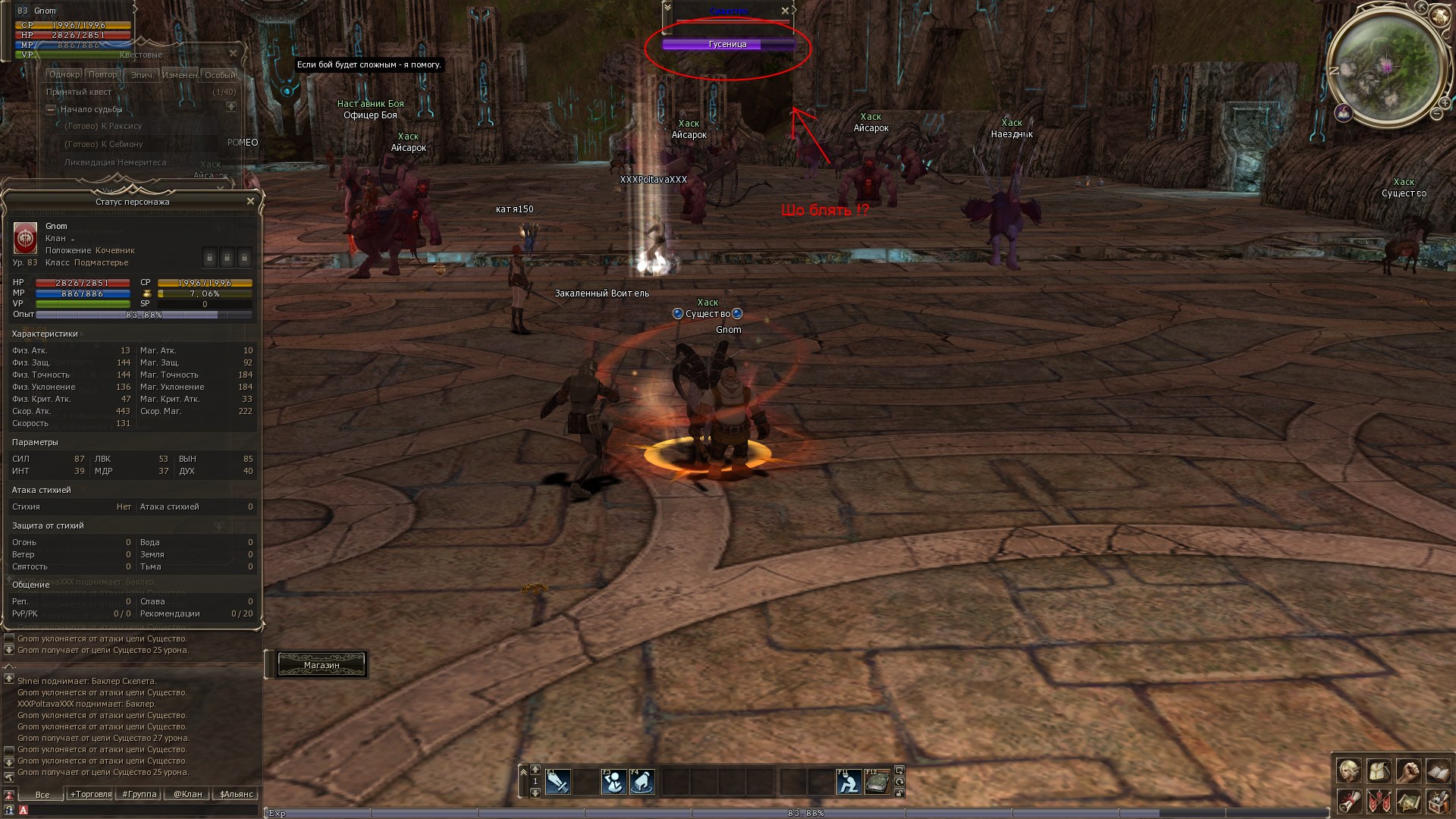Activate the sword attack skill on hotbar

(557, 782)
